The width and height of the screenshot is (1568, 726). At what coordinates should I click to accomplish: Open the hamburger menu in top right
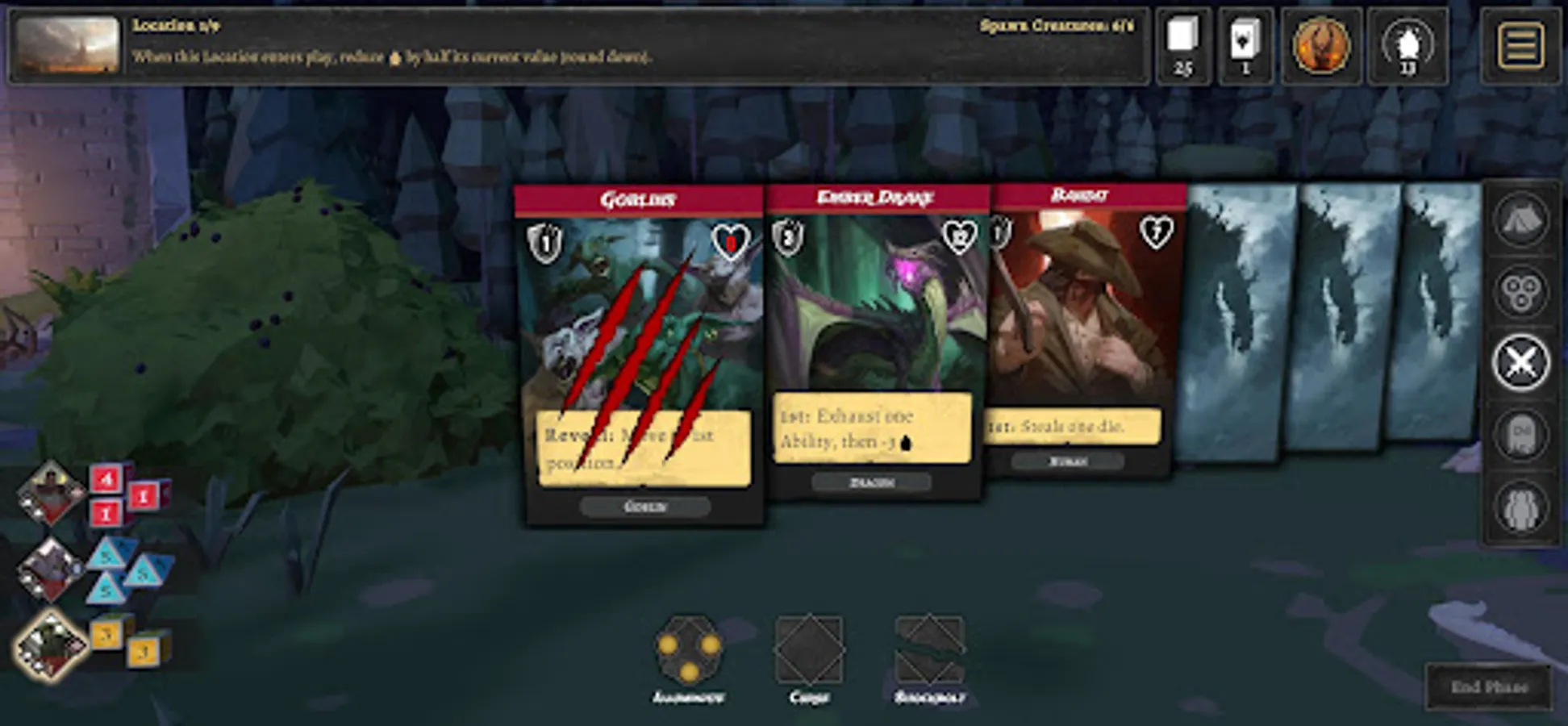(1521, 44)
